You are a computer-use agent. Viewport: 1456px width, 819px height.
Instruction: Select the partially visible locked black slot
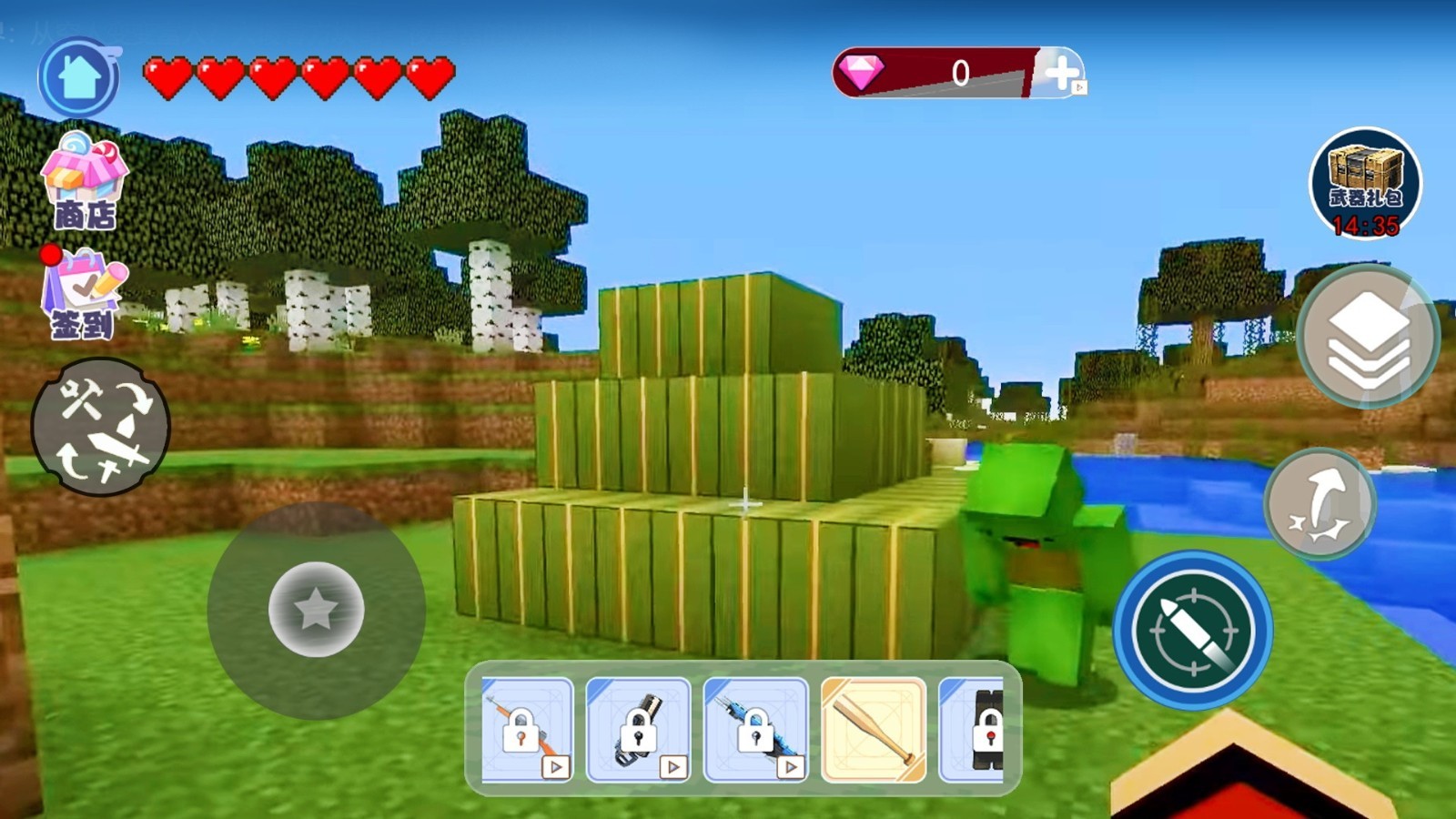[x=974, y=730]
